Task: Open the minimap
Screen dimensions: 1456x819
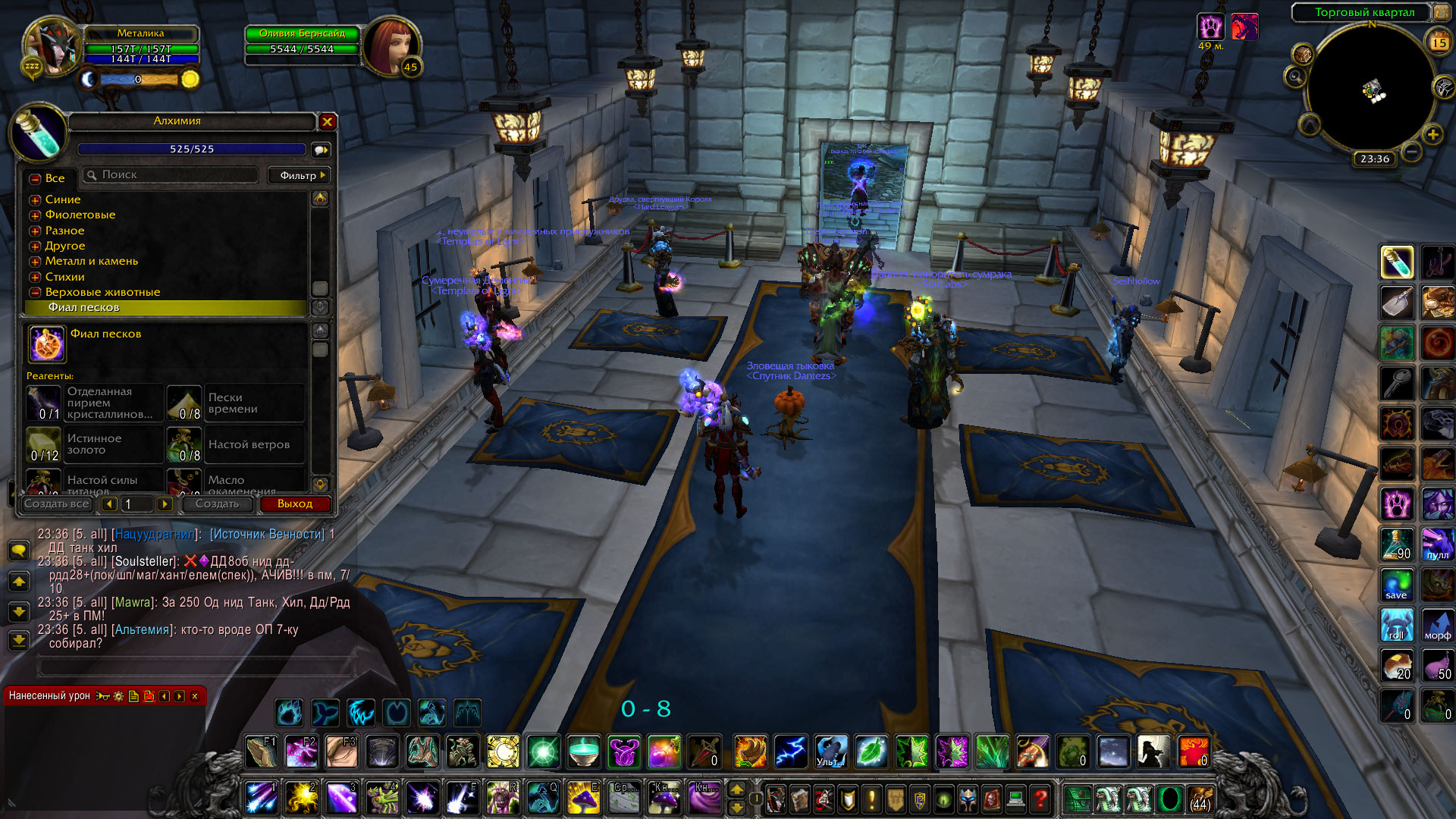Action: [x=1373, y=87]
